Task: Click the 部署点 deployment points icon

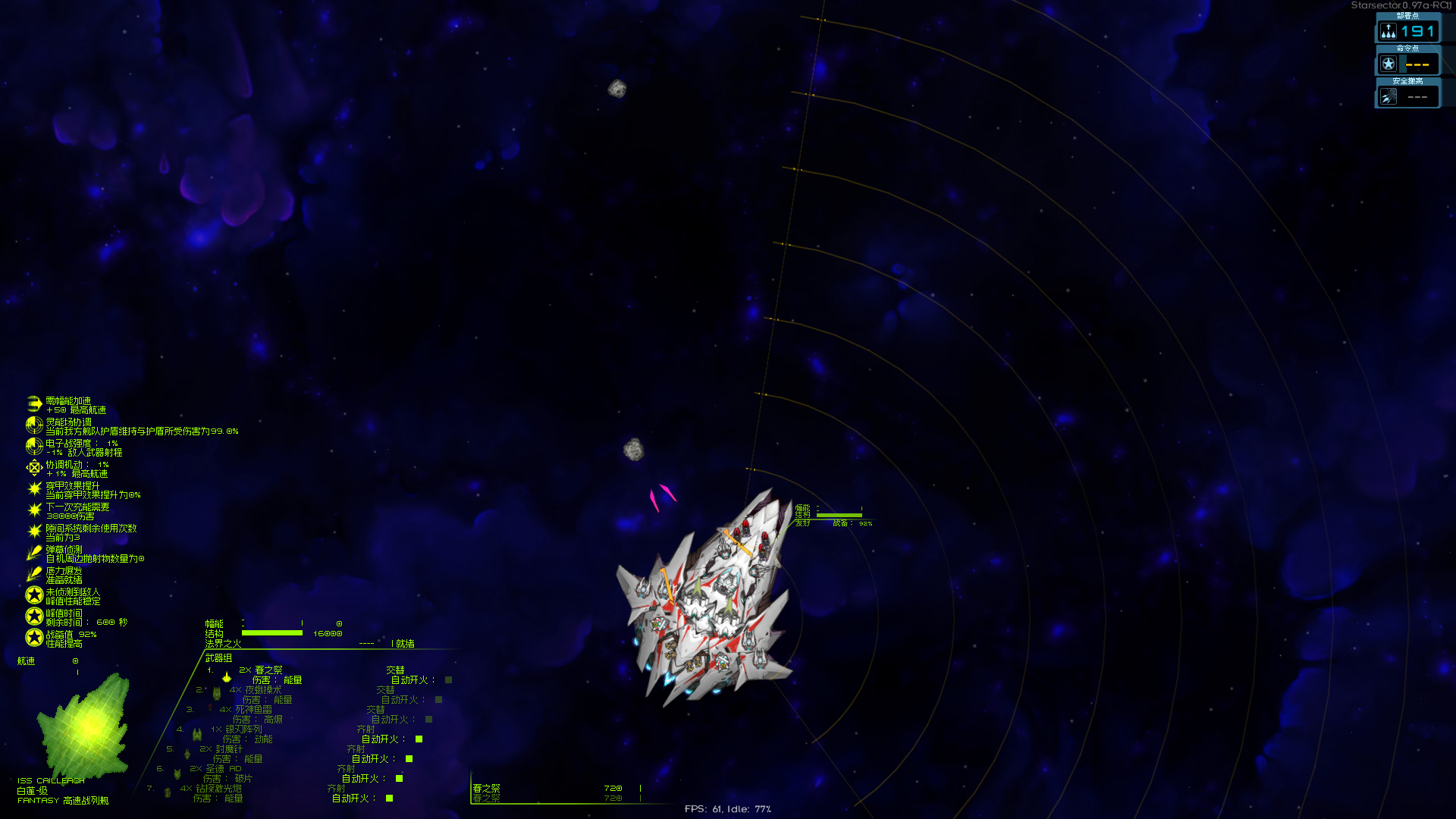Action: (x=1389, y=31)
